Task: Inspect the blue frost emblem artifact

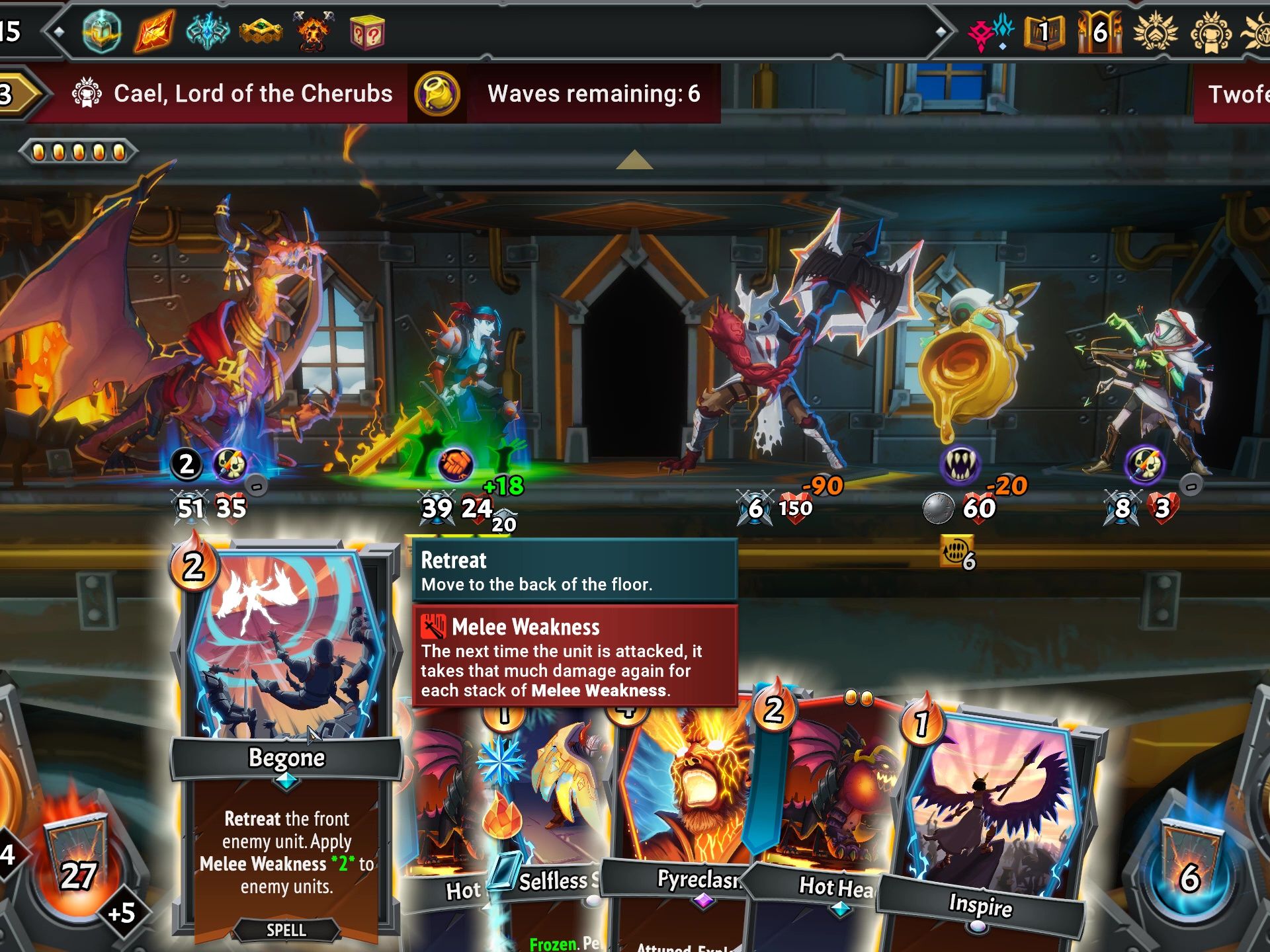Action: [x=208, y=31]
